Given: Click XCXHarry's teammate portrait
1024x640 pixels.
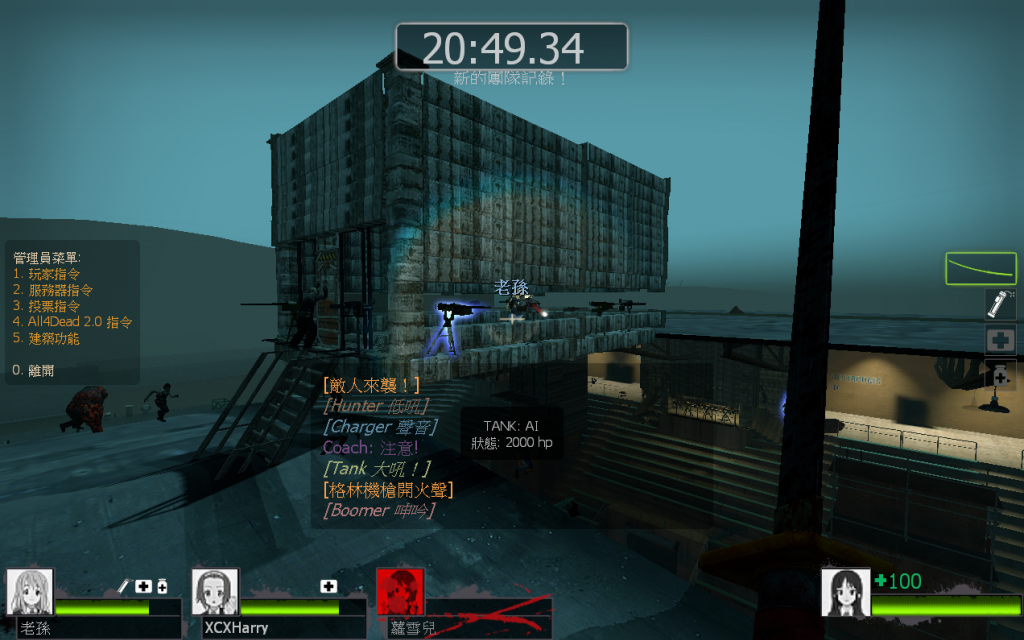Looking at the screenshot, I should coord(215,592).
